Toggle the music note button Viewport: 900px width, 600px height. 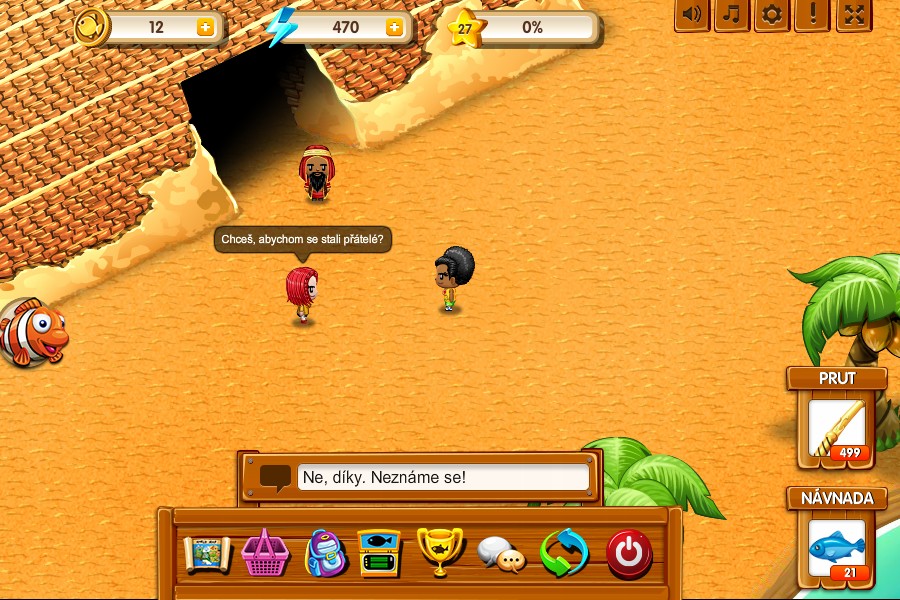[x=731, y=15]
